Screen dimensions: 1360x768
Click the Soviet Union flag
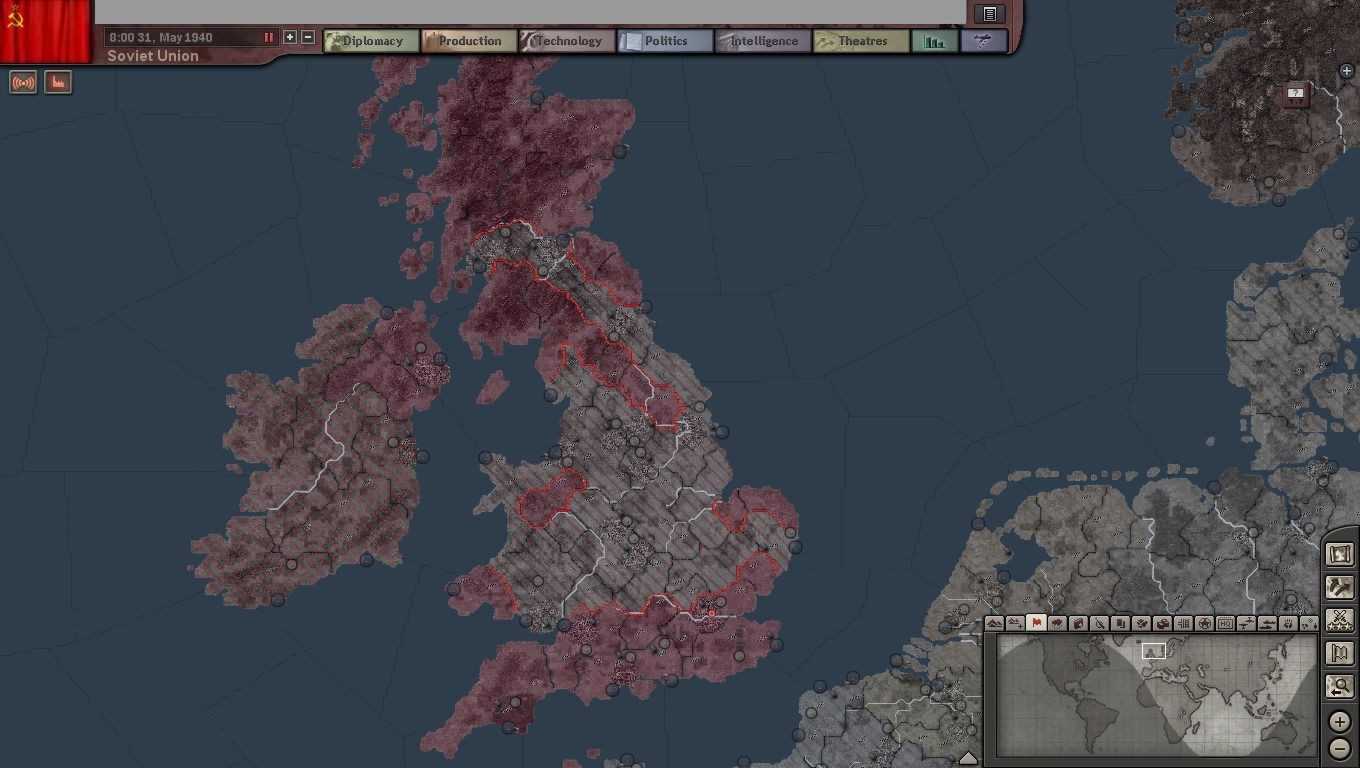pyautogui.click(x=46, y=30)
